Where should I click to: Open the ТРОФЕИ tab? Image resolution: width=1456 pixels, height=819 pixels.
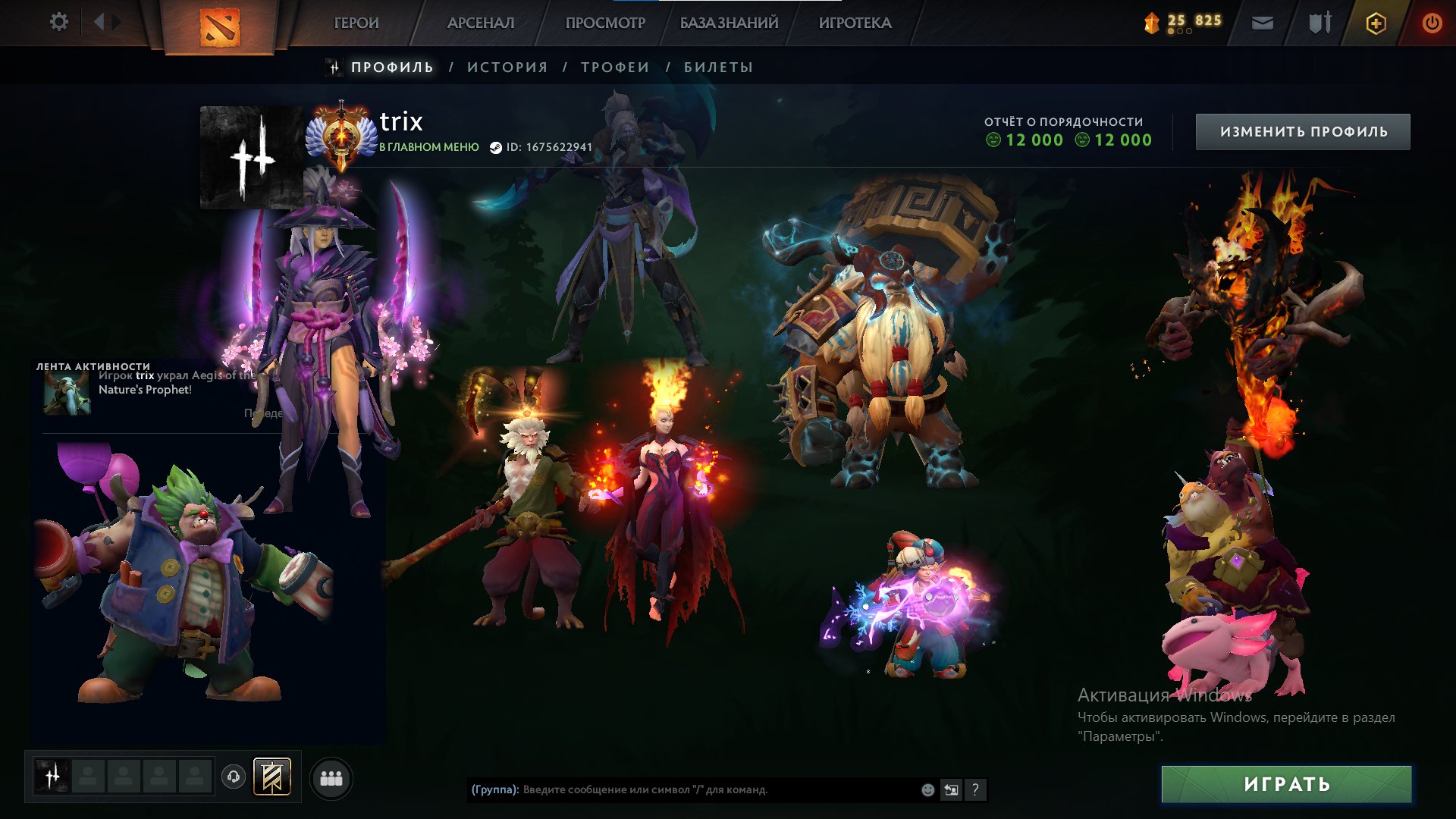tap(614, 67)
